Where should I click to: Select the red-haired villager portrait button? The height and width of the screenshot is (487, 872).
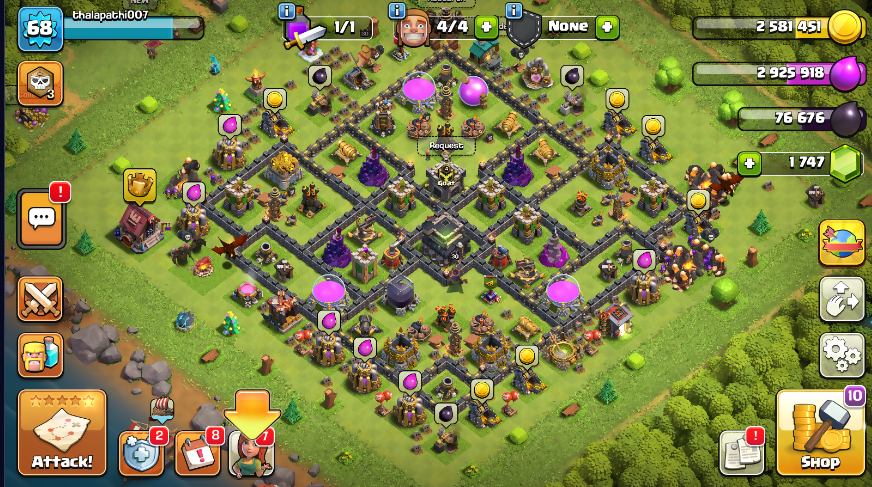point(250,455)
